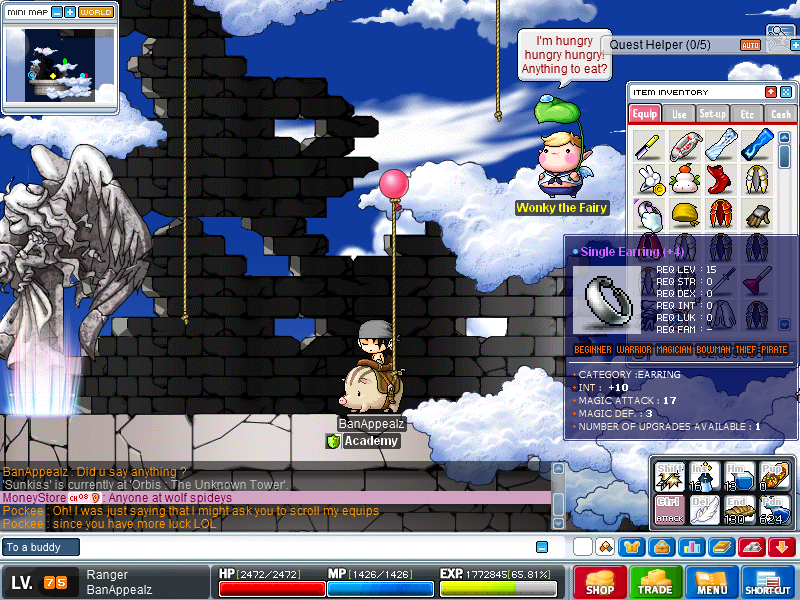The height and width of the screenshot is (600, 800).
Task: Open the Set-up inventory tab
Action: [x=713, y=114]
